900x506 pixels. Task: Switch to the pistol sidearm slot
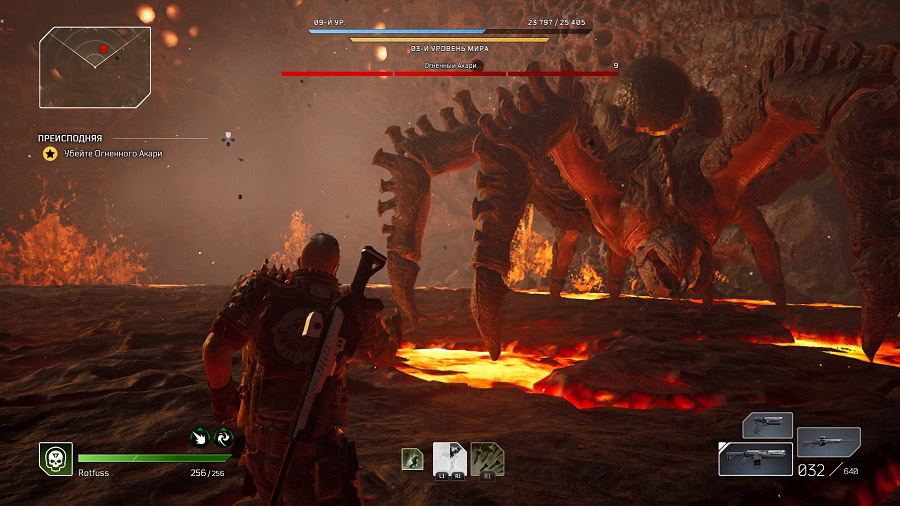point(768,425)
